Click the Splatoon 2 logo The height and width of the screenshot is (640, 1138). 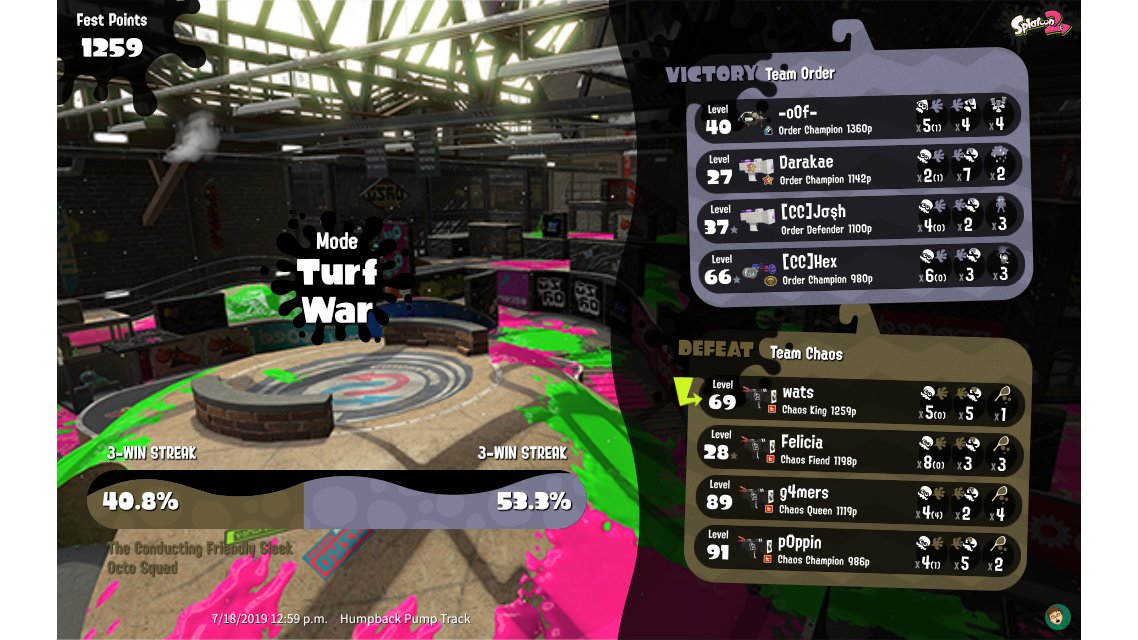click(x=1040, y=24)
